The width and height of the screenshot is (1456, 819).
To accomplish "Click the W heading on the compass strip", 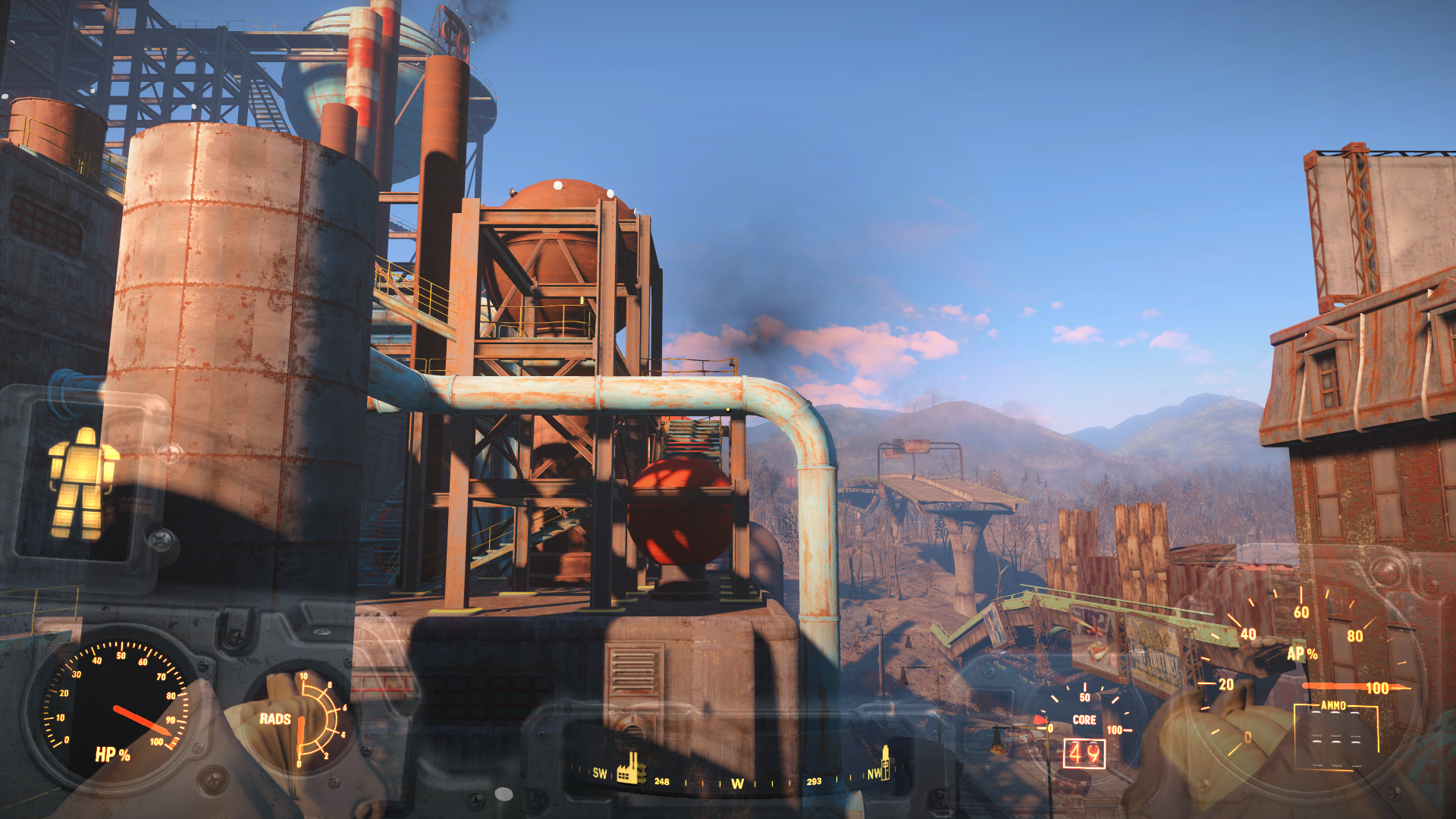I will [737, 783].
